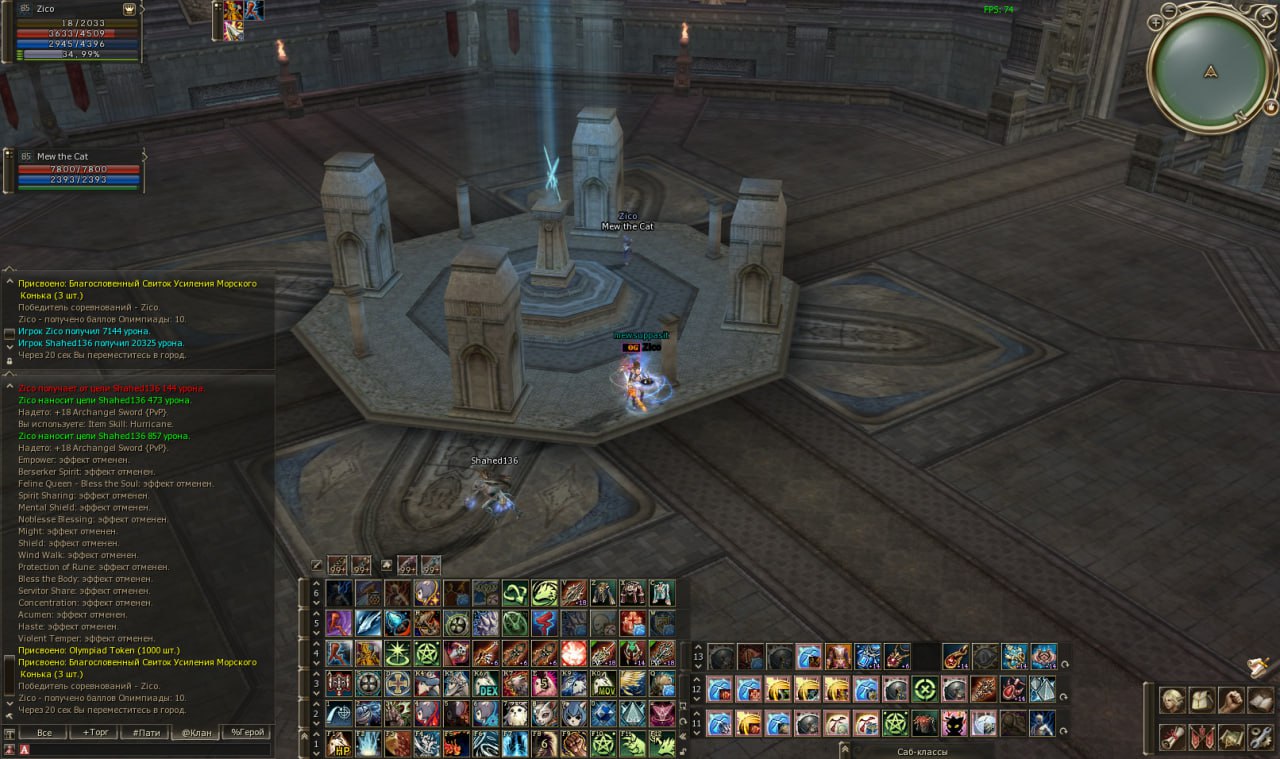Activate the DEX cat buff icon
The height and width of the screenshot is (759, 1280).
(x=487, y=683)
